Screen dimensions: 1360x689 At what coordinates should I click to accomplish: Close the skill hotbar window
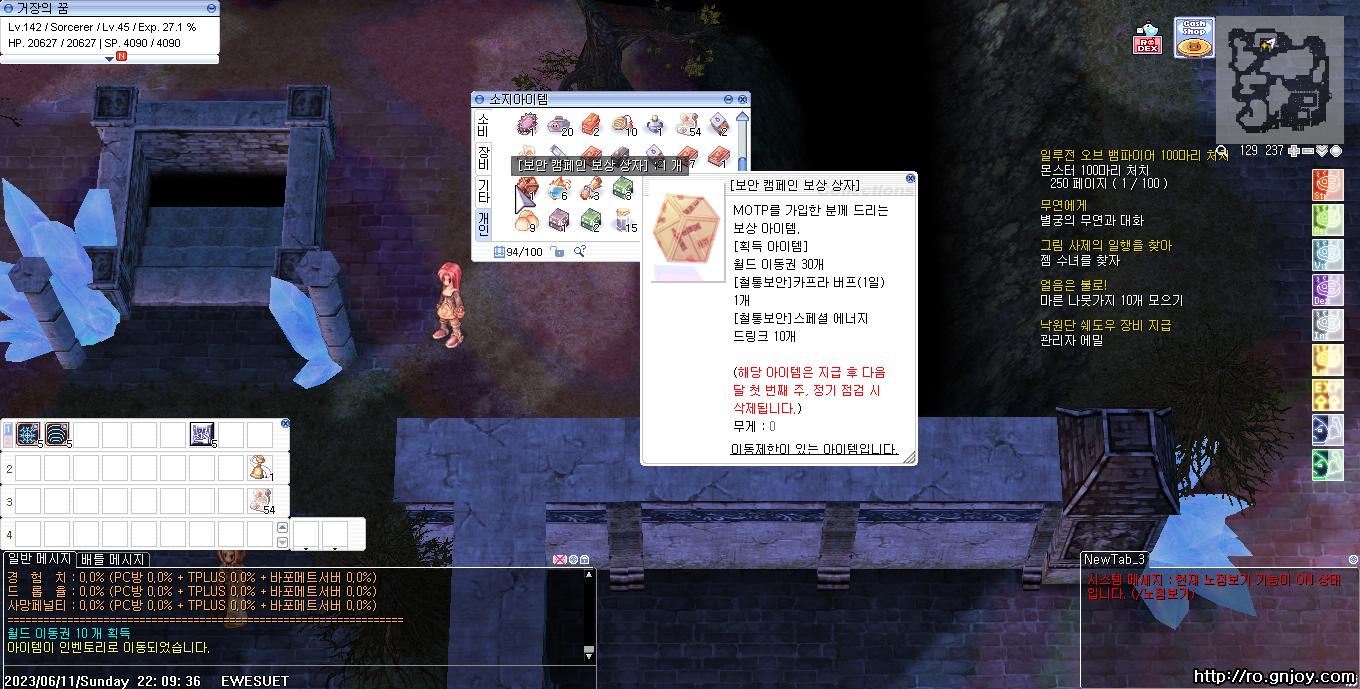tap(285, 423)
